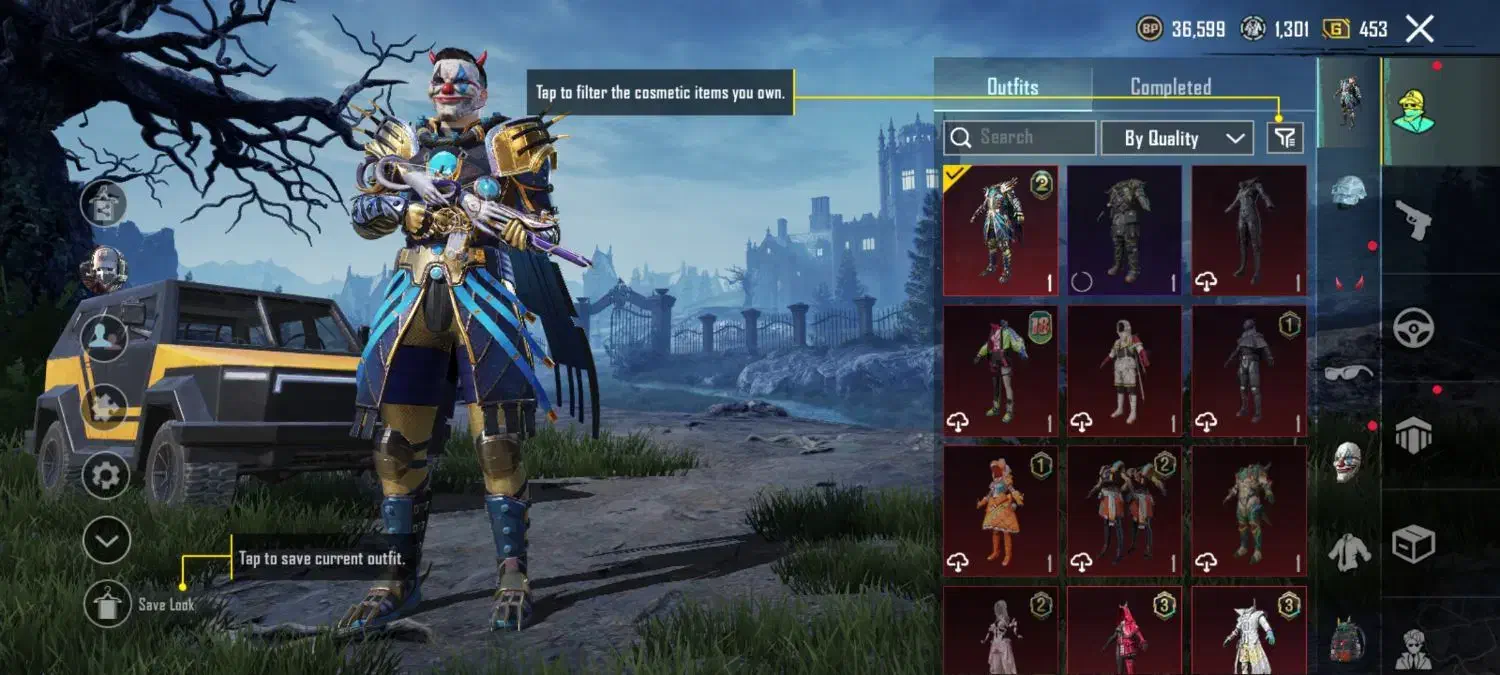Pick the green and pink jacket outfit
This screenshot has width=1500, height=675.
(x=1000, y=370)
